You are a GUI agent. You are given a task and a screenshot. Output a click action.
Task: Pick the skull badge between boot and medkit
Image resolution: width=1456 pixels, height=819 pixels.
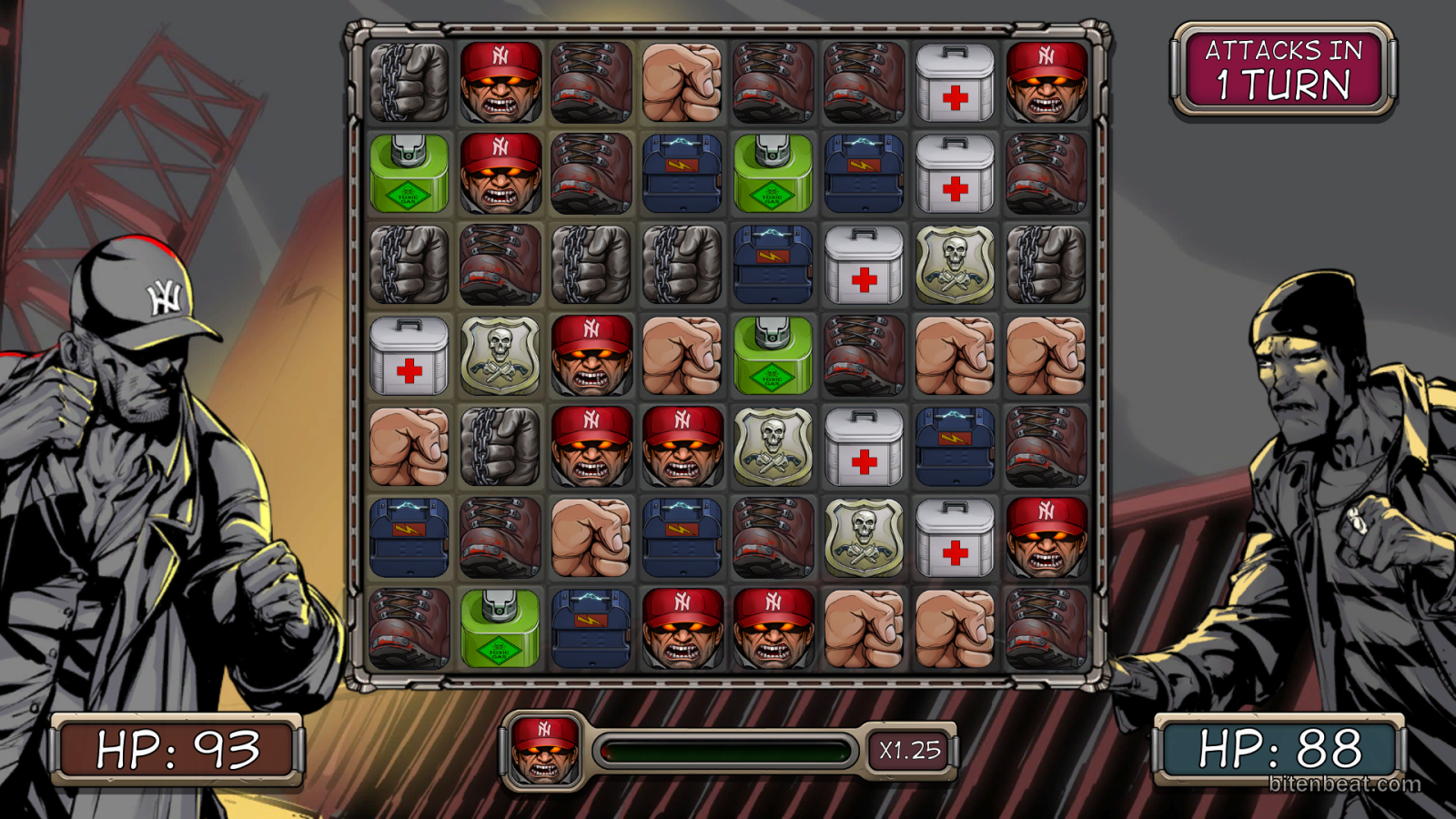tap(864, 538)
